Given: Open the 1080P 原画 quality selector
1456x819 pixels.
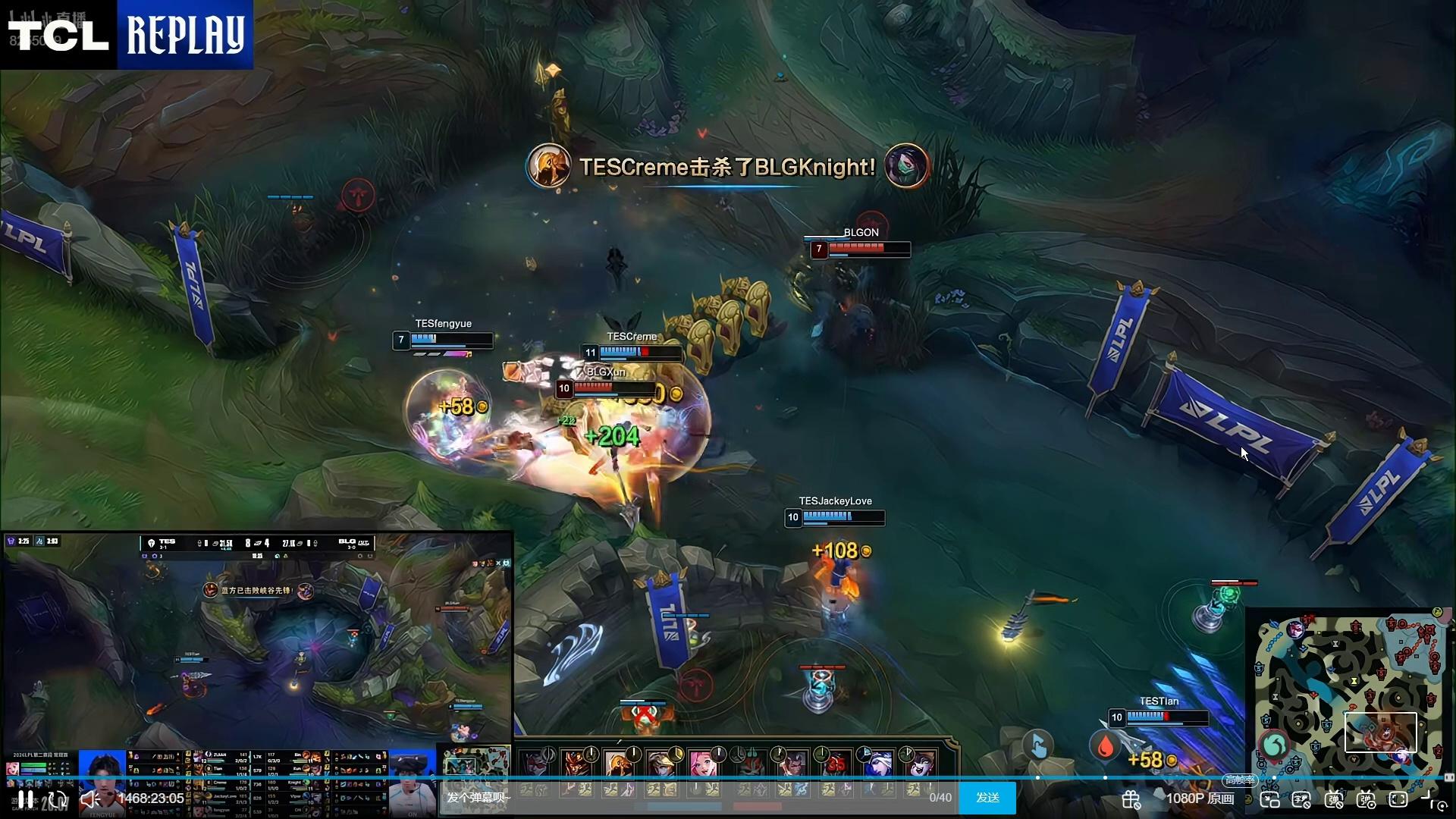Looking at the screenshot, I should [x=1200, y=799].
